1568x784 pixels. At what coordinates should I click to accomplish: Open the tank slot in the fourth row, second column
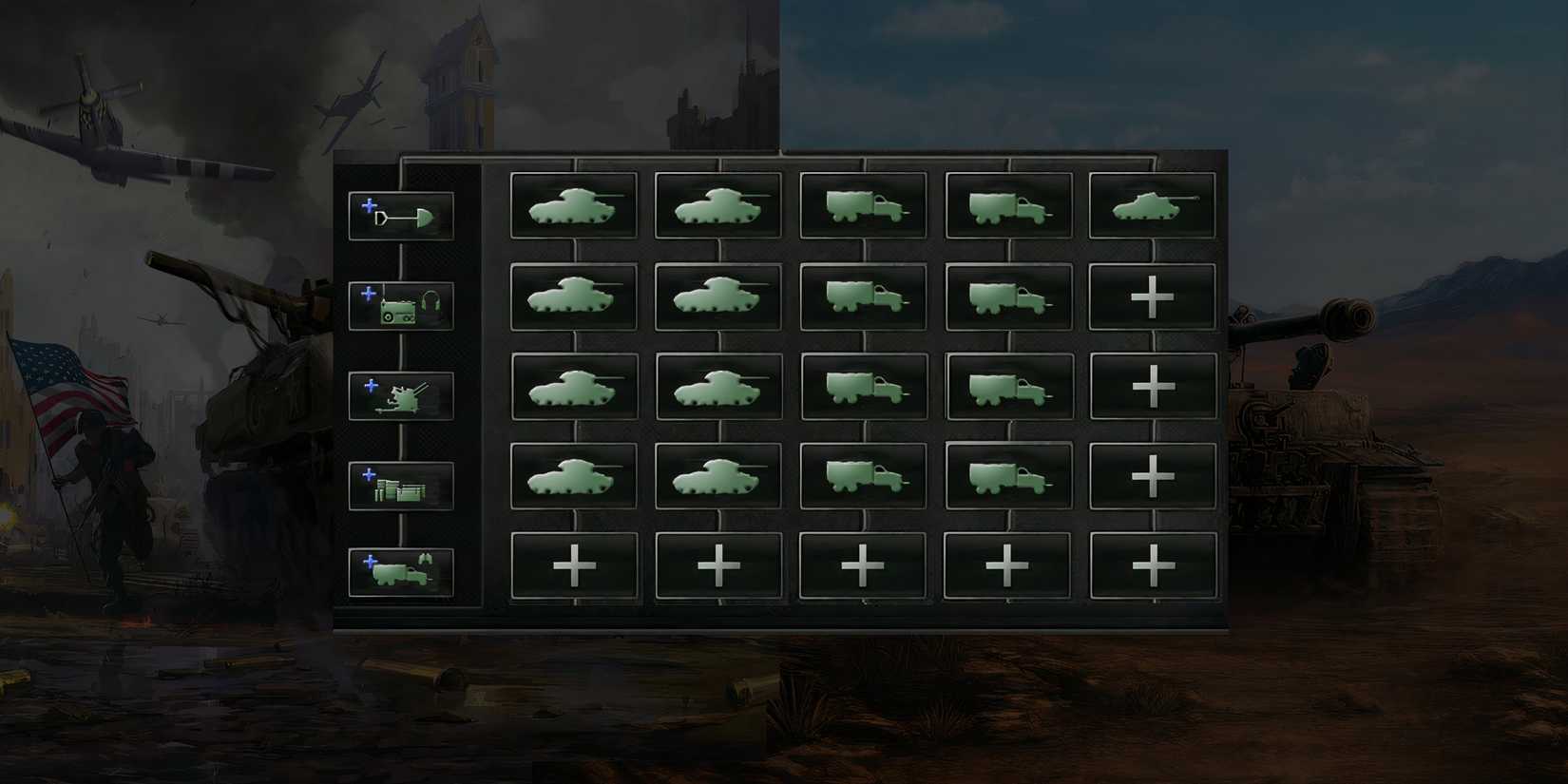718,475
